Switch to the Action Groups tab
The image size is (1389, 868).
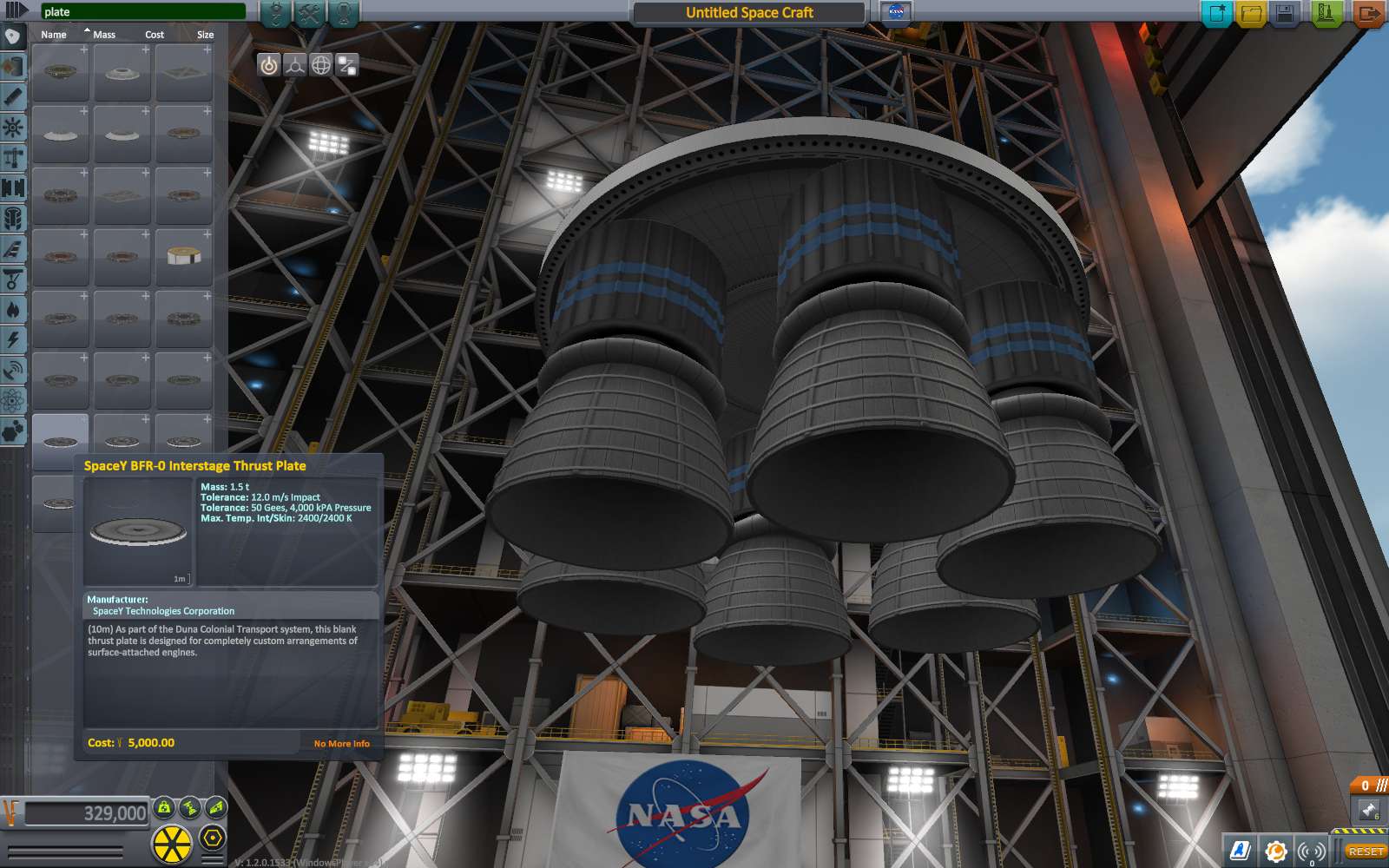(311, 12)
